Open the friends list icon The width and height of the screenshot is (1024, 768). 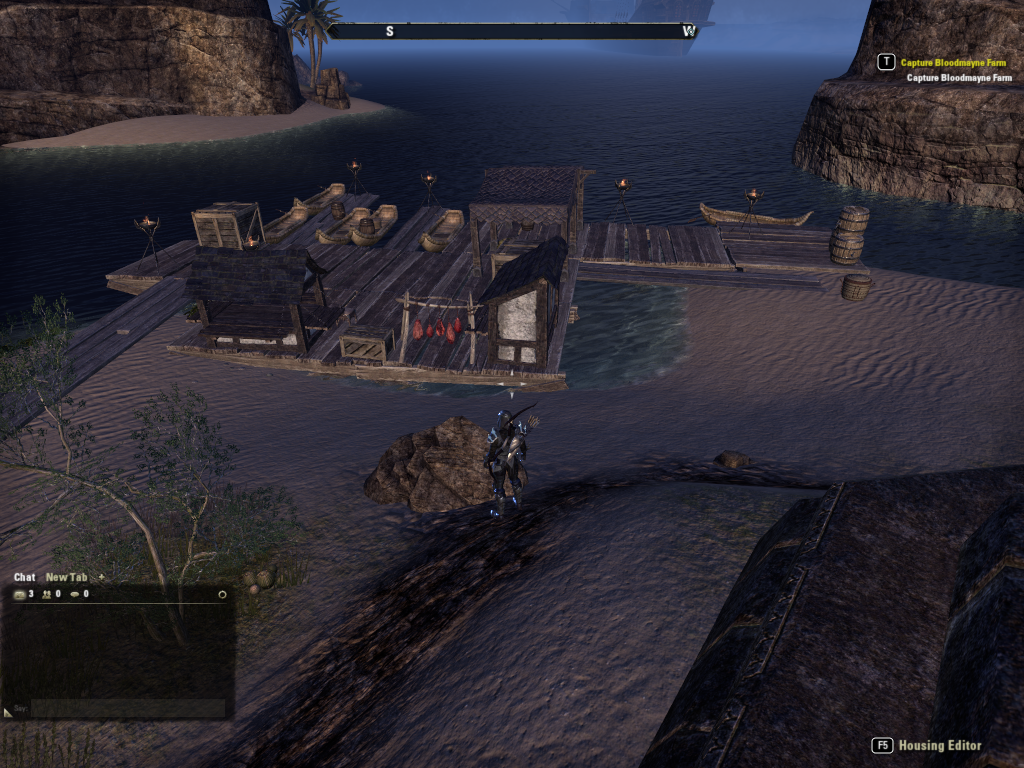click(47, 594)
